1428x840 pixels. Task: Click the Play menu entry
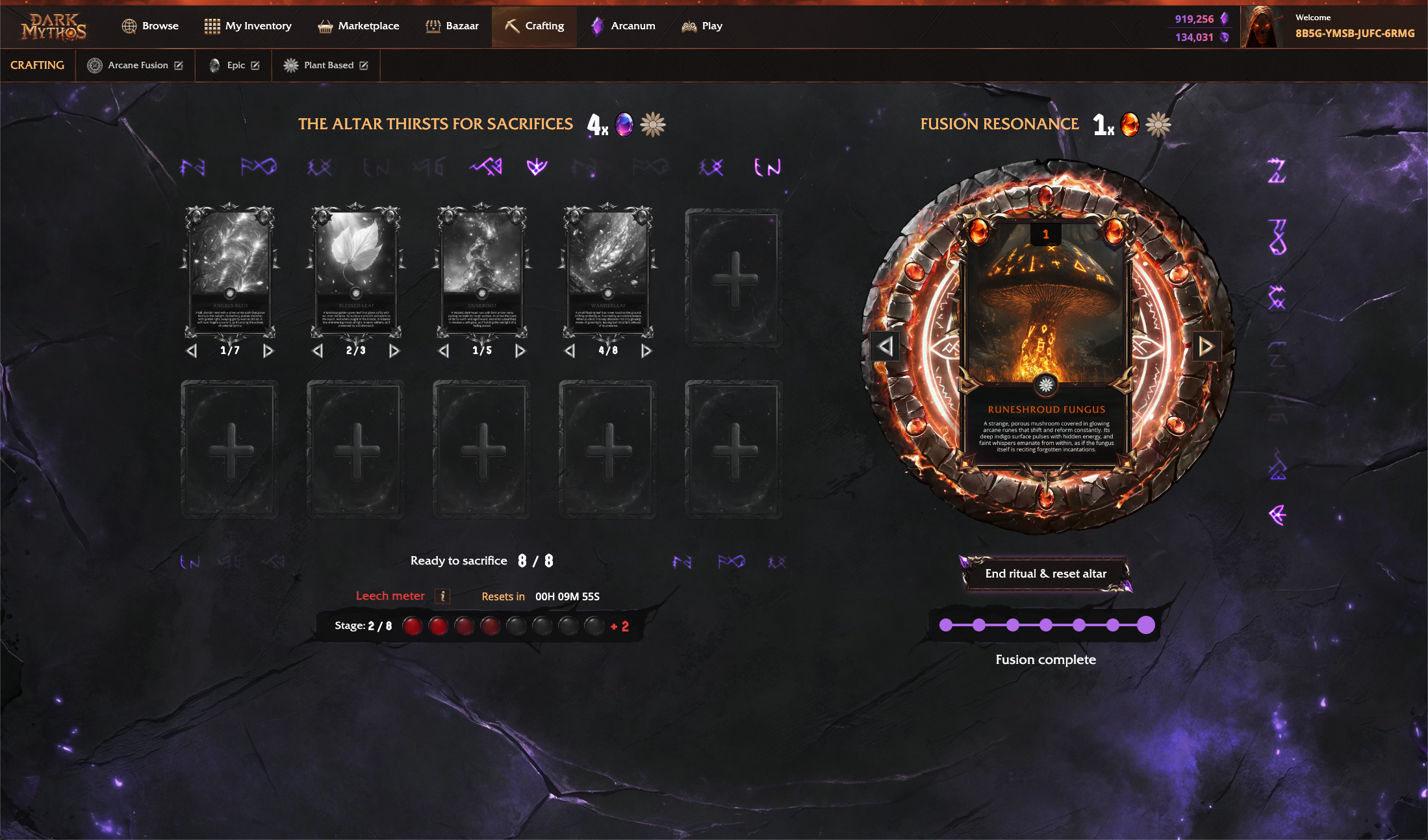click(702, 26)
